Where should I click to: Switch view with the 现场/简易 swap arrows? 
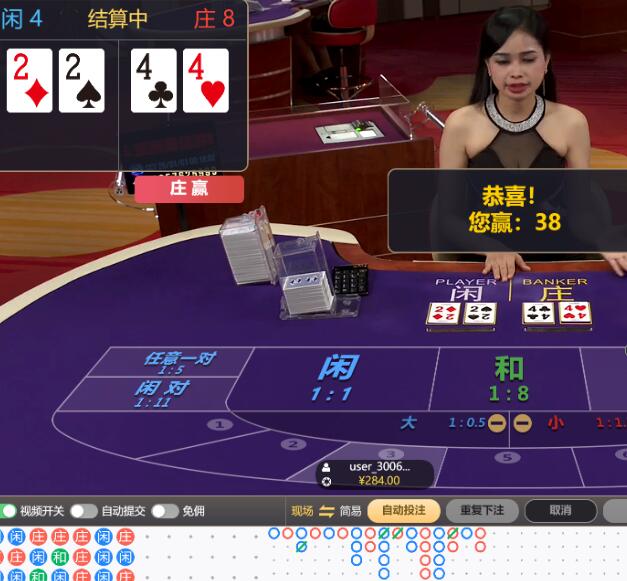[326, 511]
